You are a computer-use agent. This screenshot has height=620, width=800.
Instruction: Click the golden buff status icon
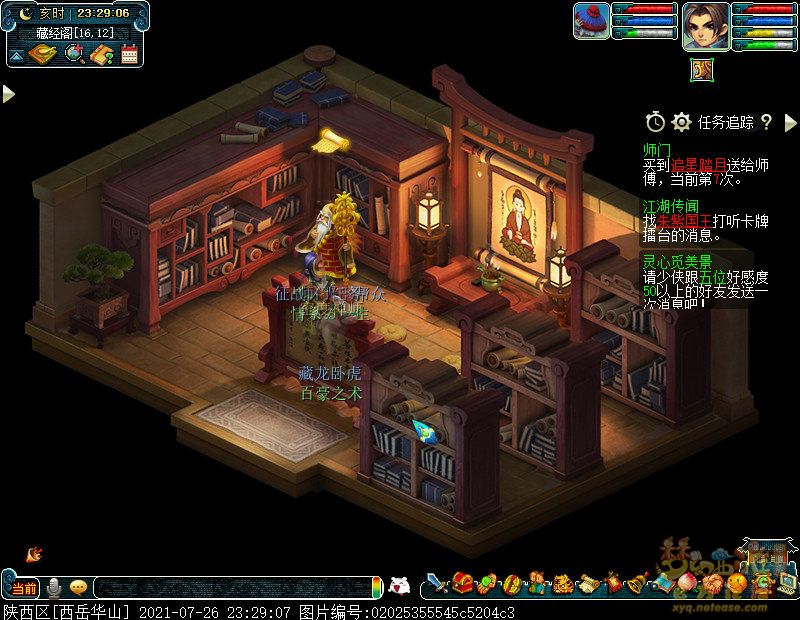coord(700,69)
